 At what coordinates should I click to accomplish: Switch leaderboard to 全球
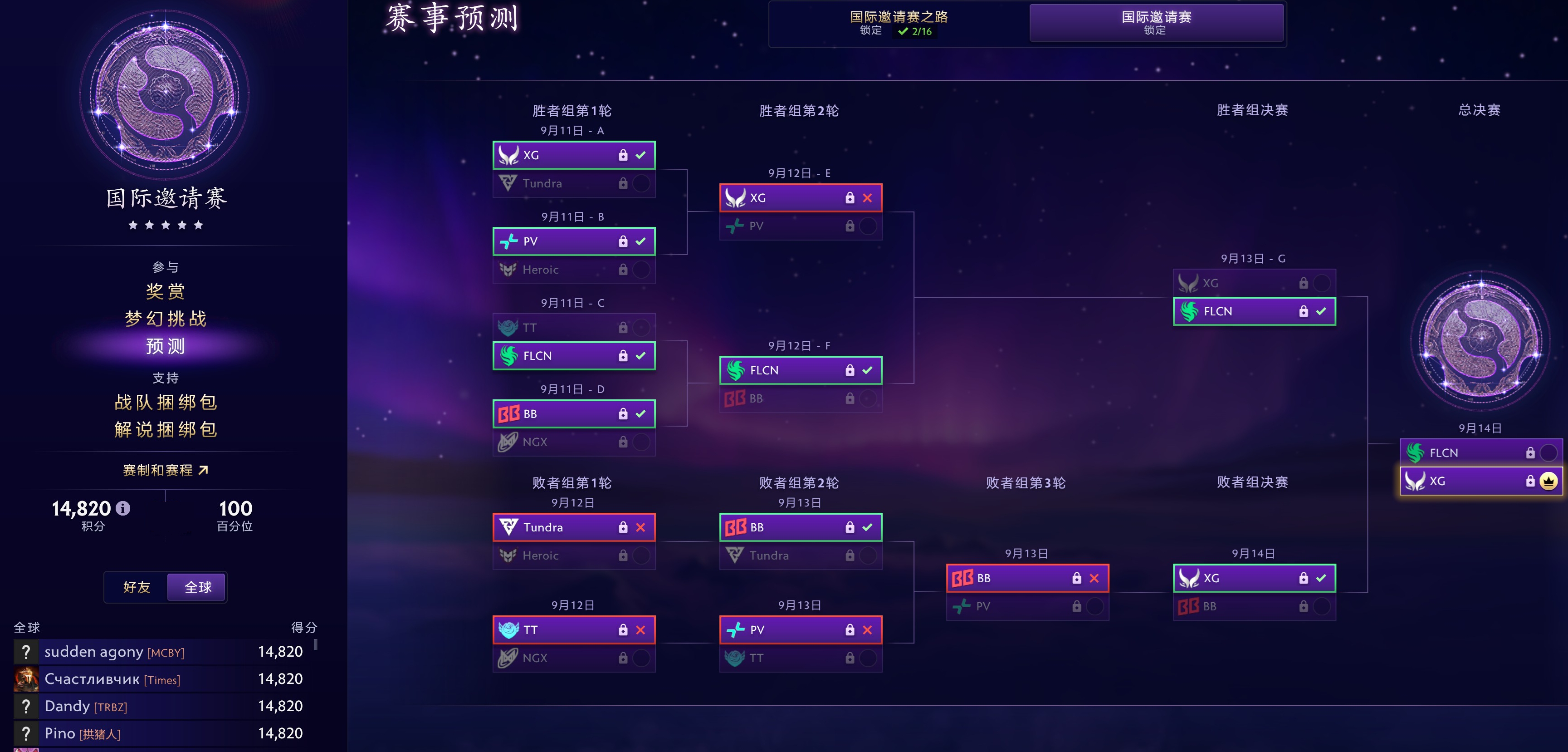coord(198,587)
